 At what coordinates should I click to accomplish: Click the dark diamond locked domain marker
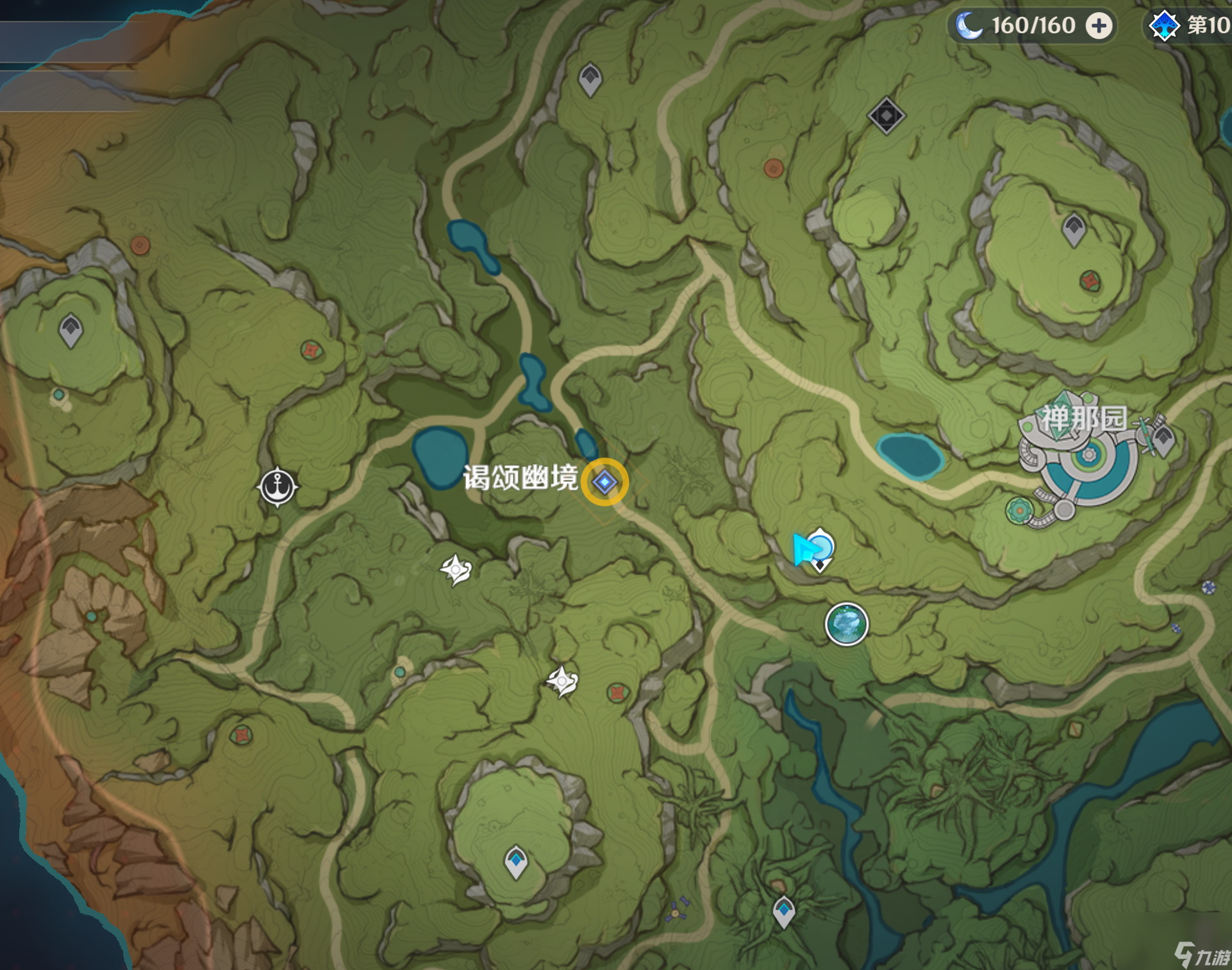[x=886, y=116]
